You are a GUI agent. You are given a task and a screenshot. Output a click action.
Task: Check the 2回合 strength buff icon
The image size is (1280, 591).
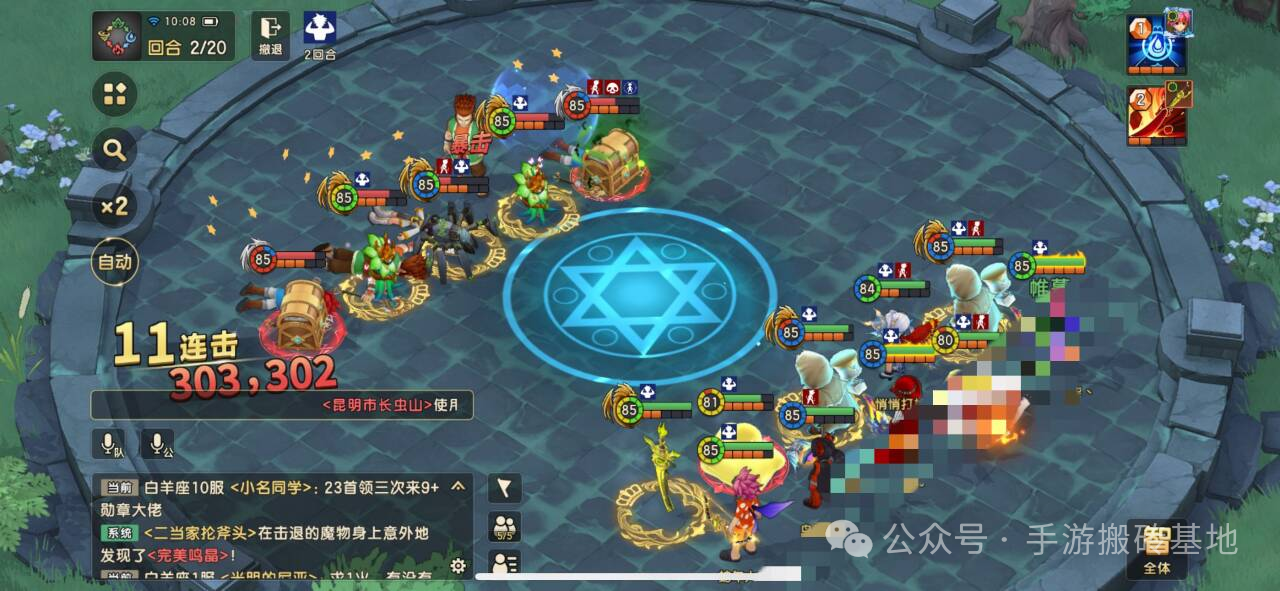320,34
